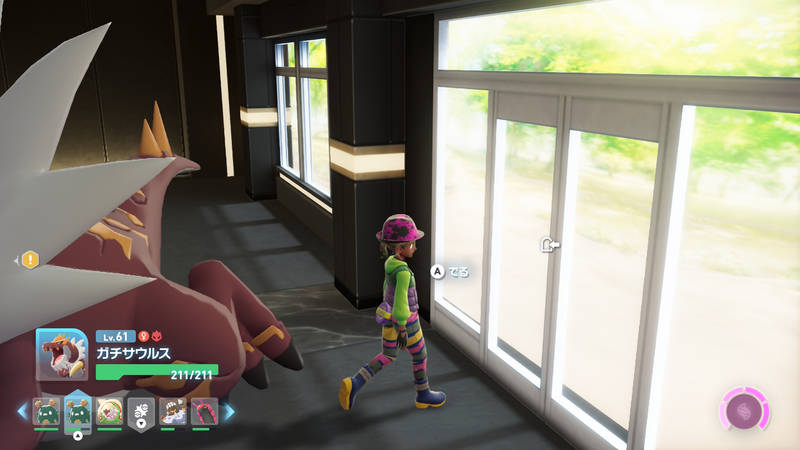Viewport: 800px width, 450px height.
Task: Select the Tyrantrum portrait in the party panel
Action: 61,354
